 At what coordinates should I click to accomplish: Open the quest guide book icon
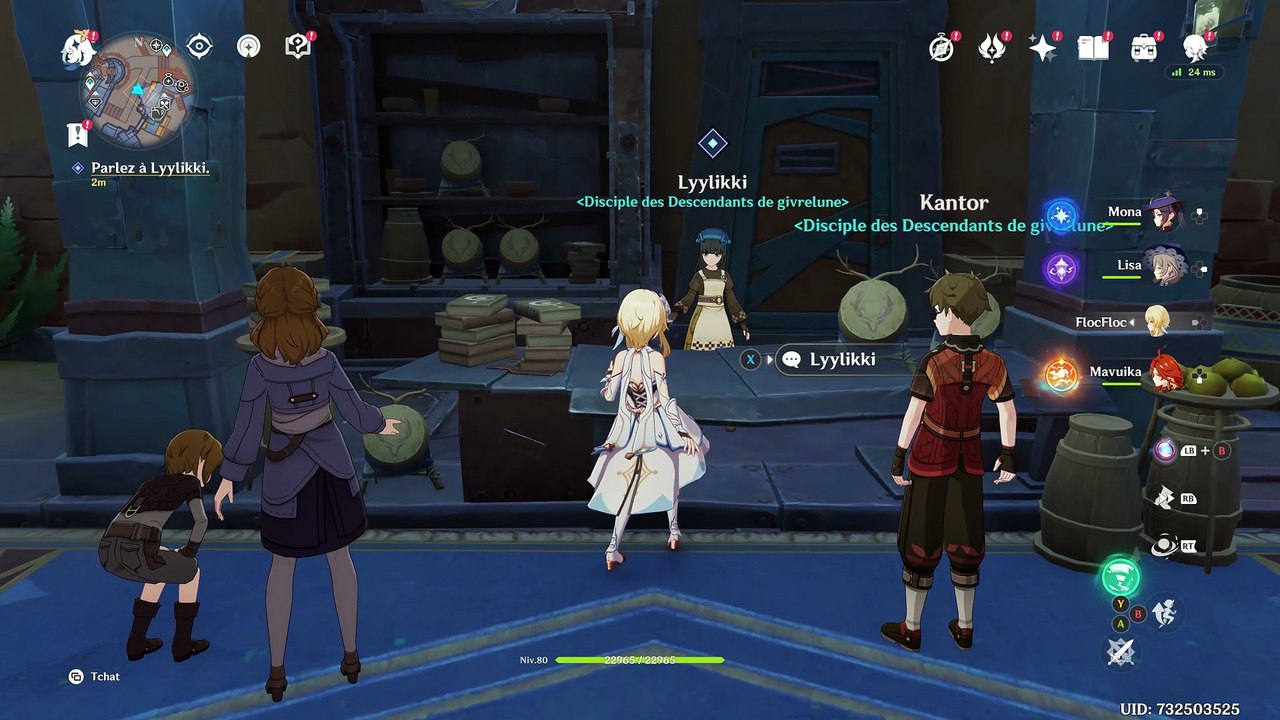(x=298, y=46)
